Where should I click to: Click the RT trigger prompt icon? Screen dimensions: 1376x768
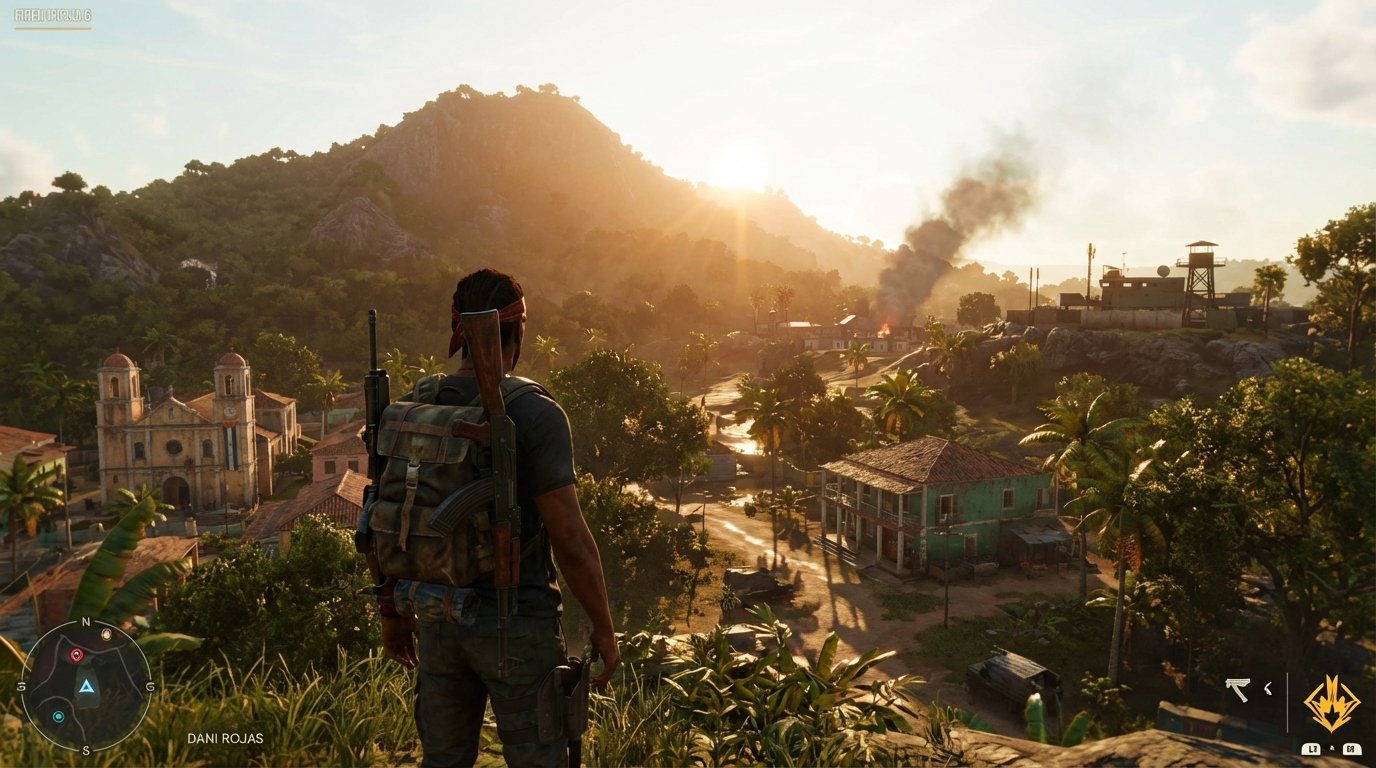click(x=1352, y=749)
